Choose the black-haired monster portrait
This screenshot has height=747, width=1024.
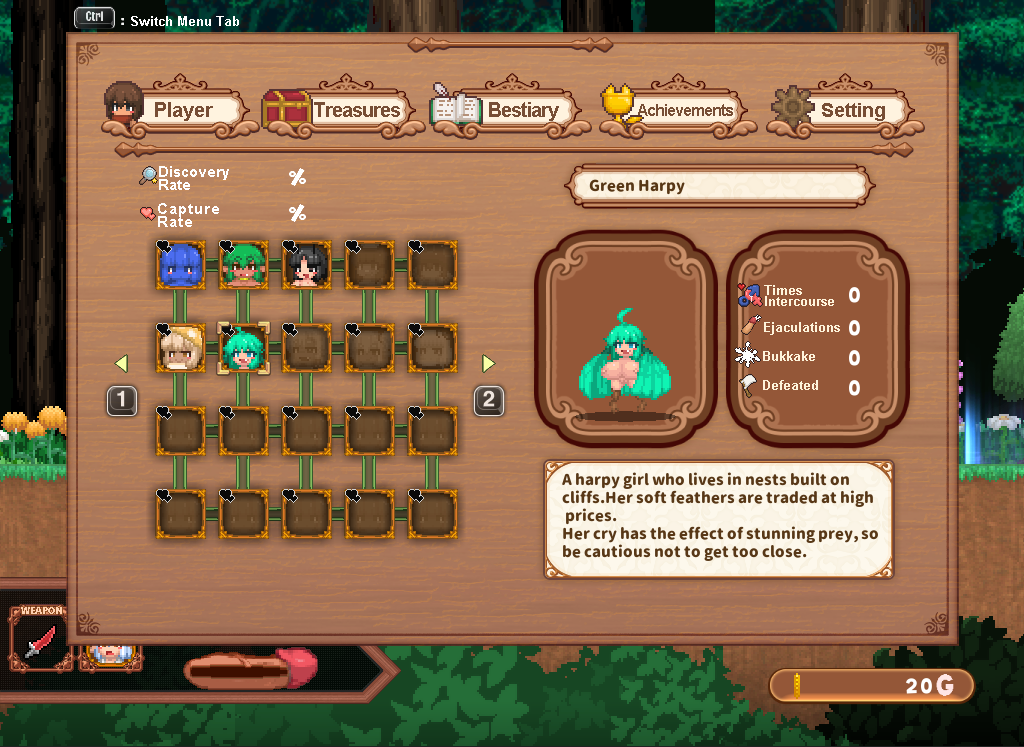pyautogui.click(x=306, y=265)
